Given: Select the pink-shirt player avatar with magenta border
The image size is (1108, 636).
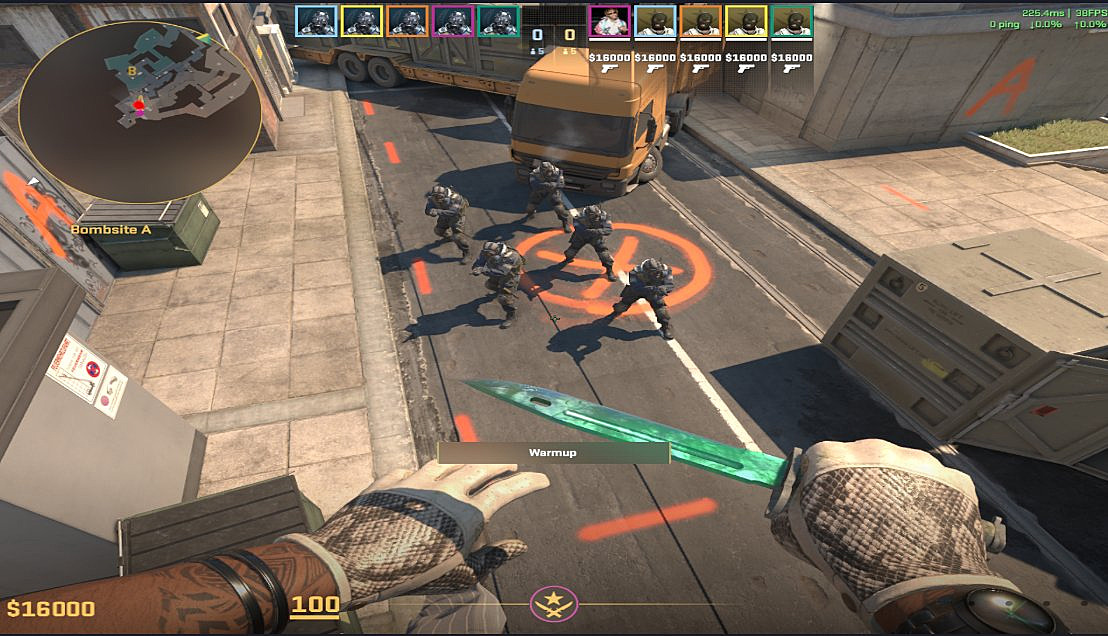Looking at the screenshot, I should 609,22.
